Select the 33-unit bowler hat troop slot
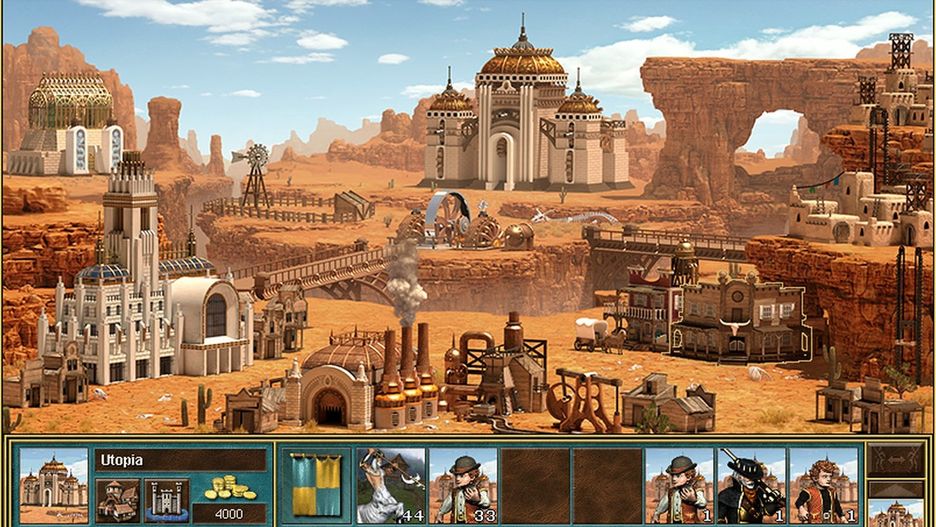This screenshot has height=527, width=936. coord(463,484)
